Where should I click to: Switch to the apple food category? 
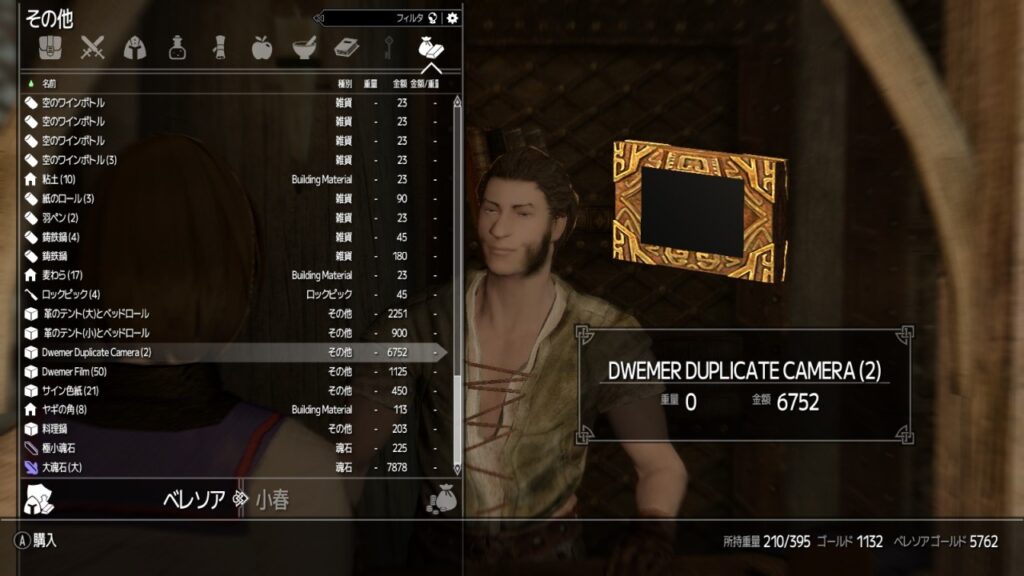click(x=261, y=47)
